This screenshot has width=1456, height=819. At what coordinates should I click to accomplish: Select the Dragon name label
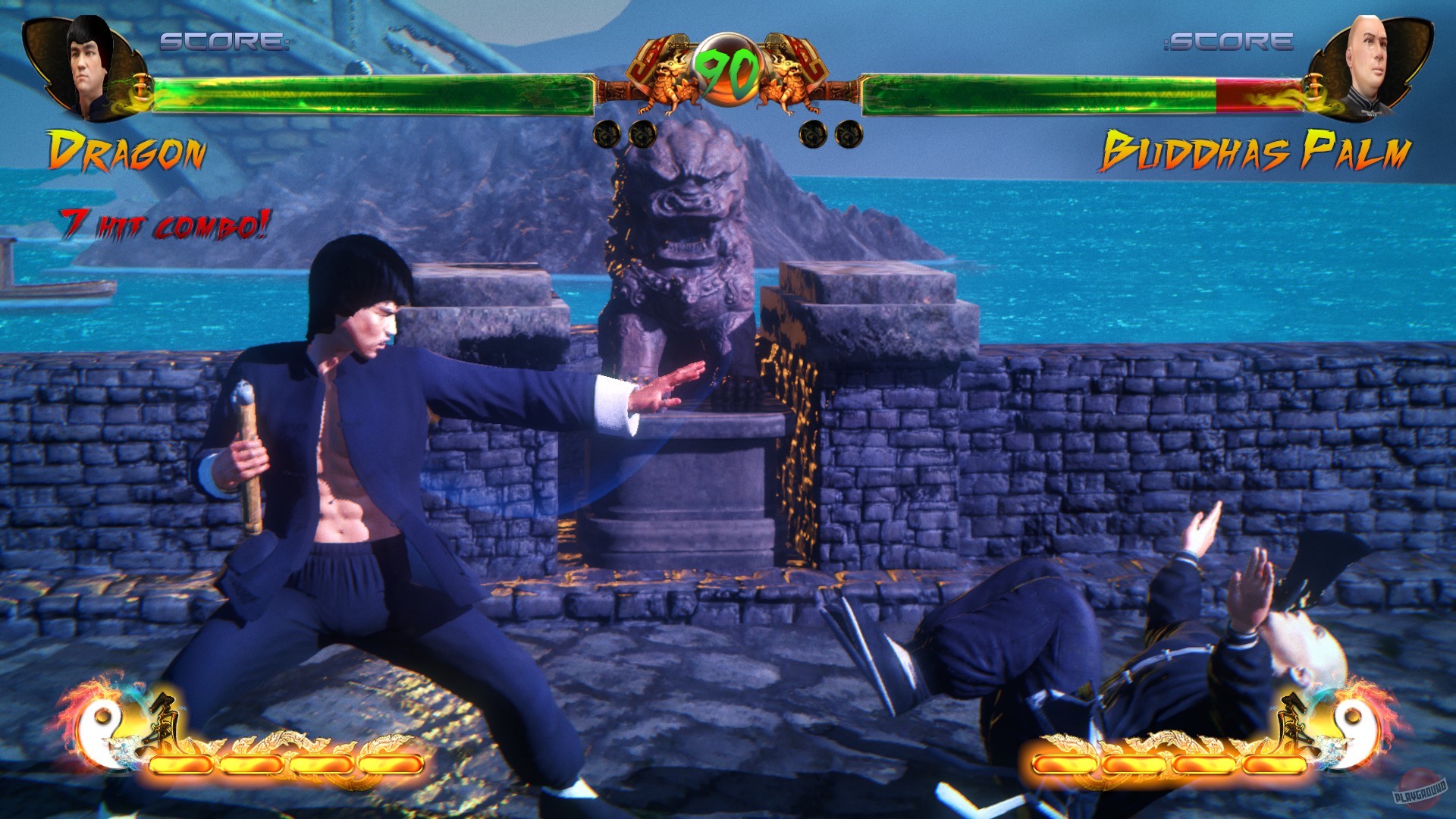(x=129, y=149)
